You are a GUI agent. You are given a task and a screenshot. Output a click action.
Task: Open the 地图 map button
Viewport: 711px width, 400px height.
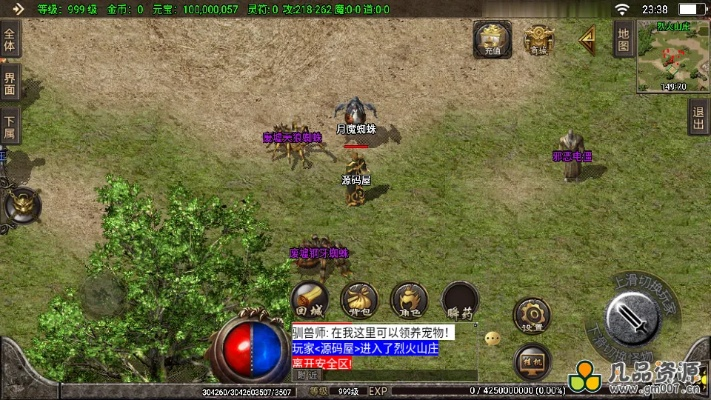(622, 40)
